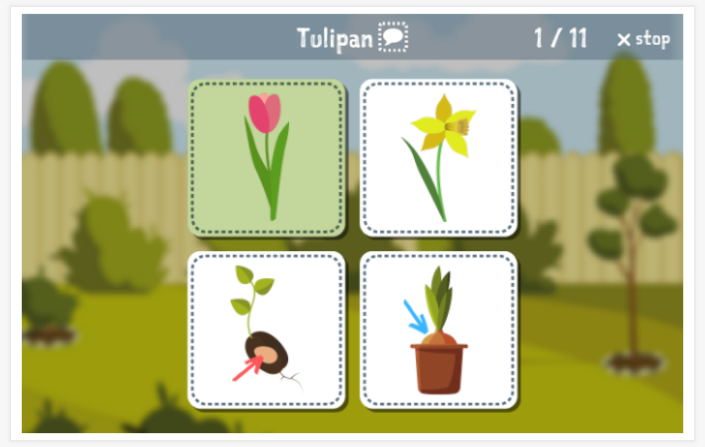This screenshot has height=447, width=705.
Task: Play the Tulipan word audio icon
Action: click(394, 39)
